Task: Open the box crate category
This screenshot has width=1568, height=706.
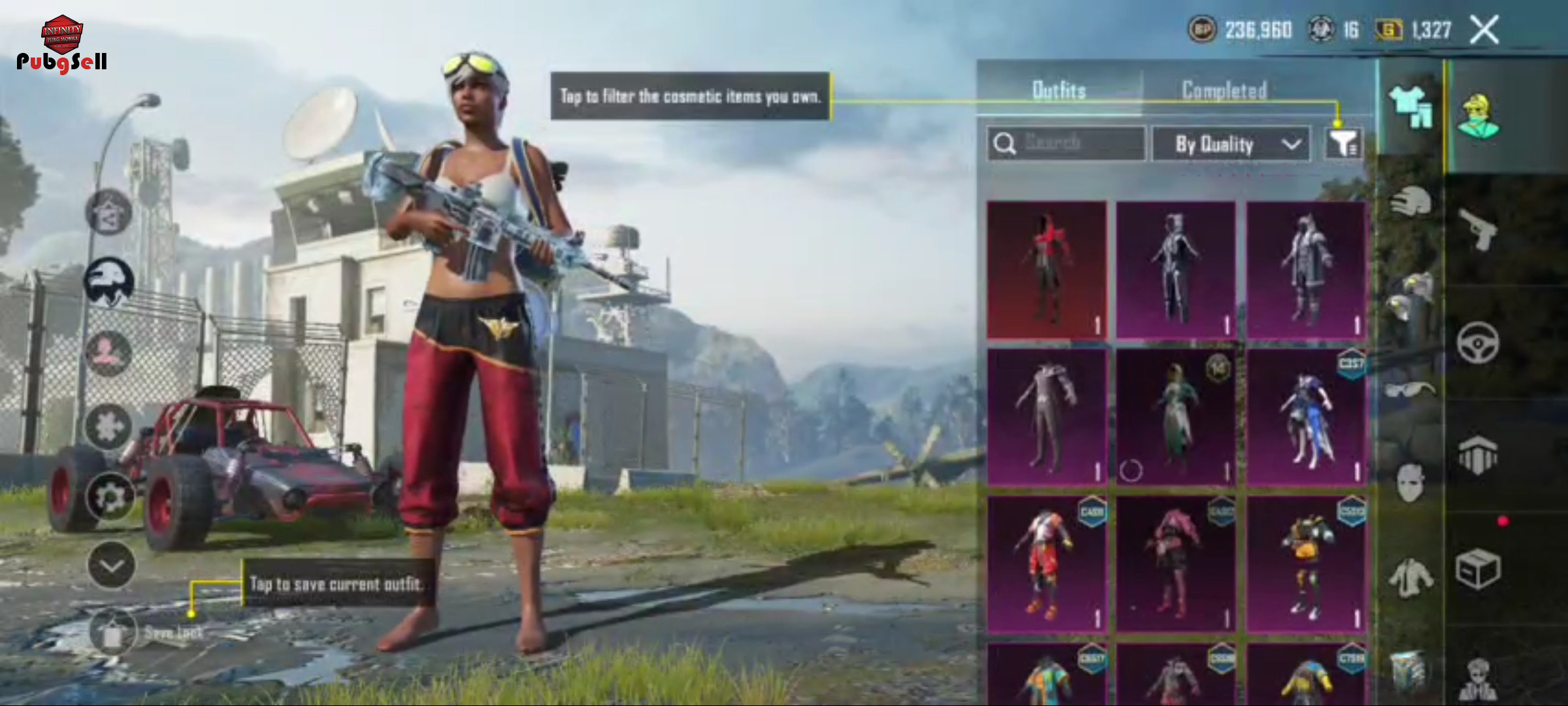Action: click(1478, 569)
